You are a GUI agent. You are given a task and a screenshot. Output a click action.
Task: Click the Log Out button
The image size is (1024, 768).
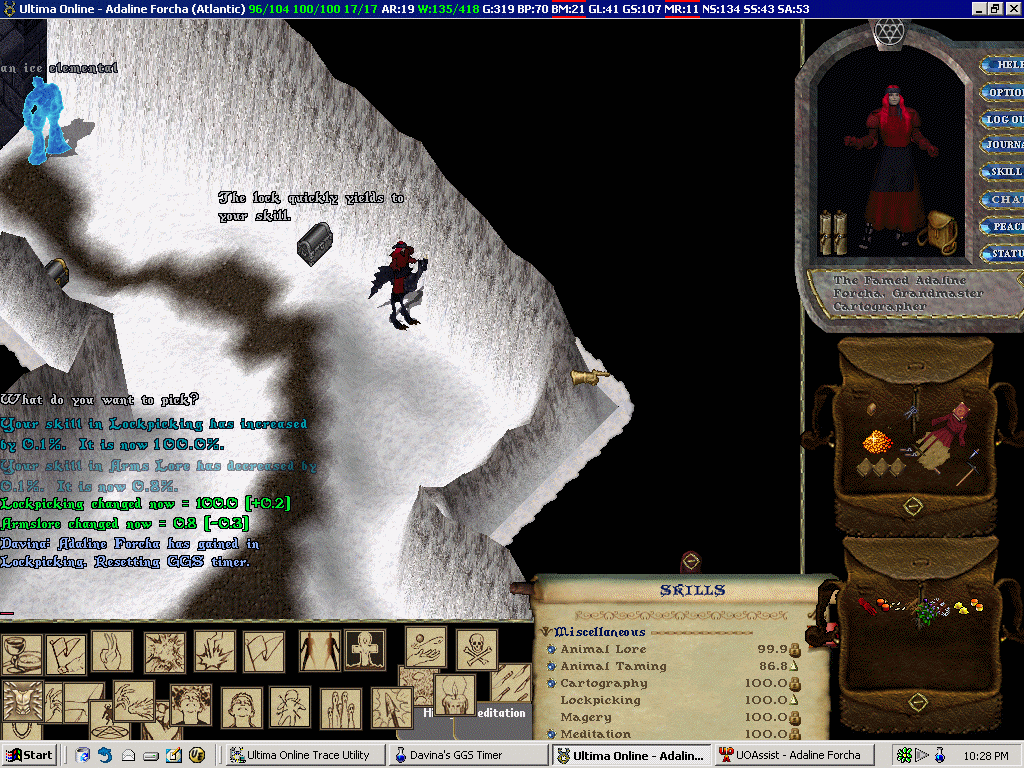point(1004,119)
